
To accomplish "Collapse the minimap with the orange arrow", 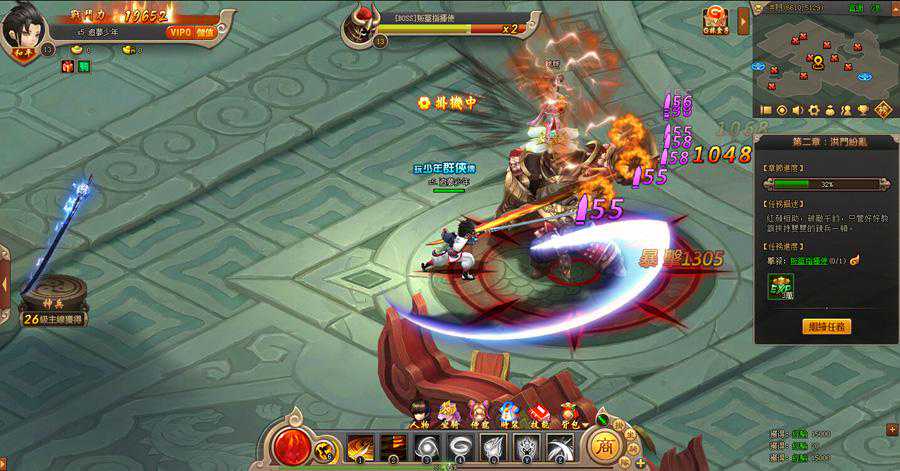I will point(743,21).
